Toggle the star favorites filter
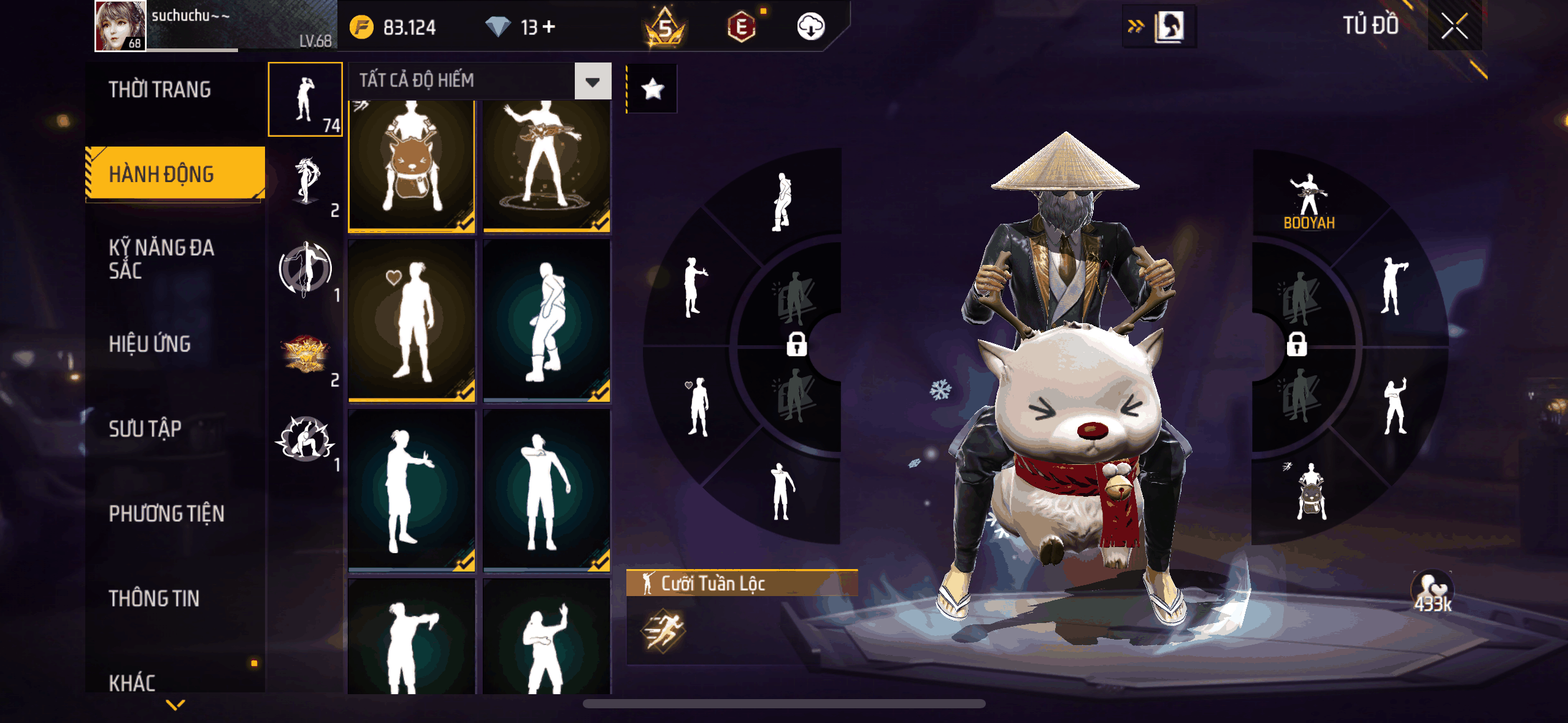This screenshot has height=723, width=1568. pyautogui.click(x=653, y=90)
